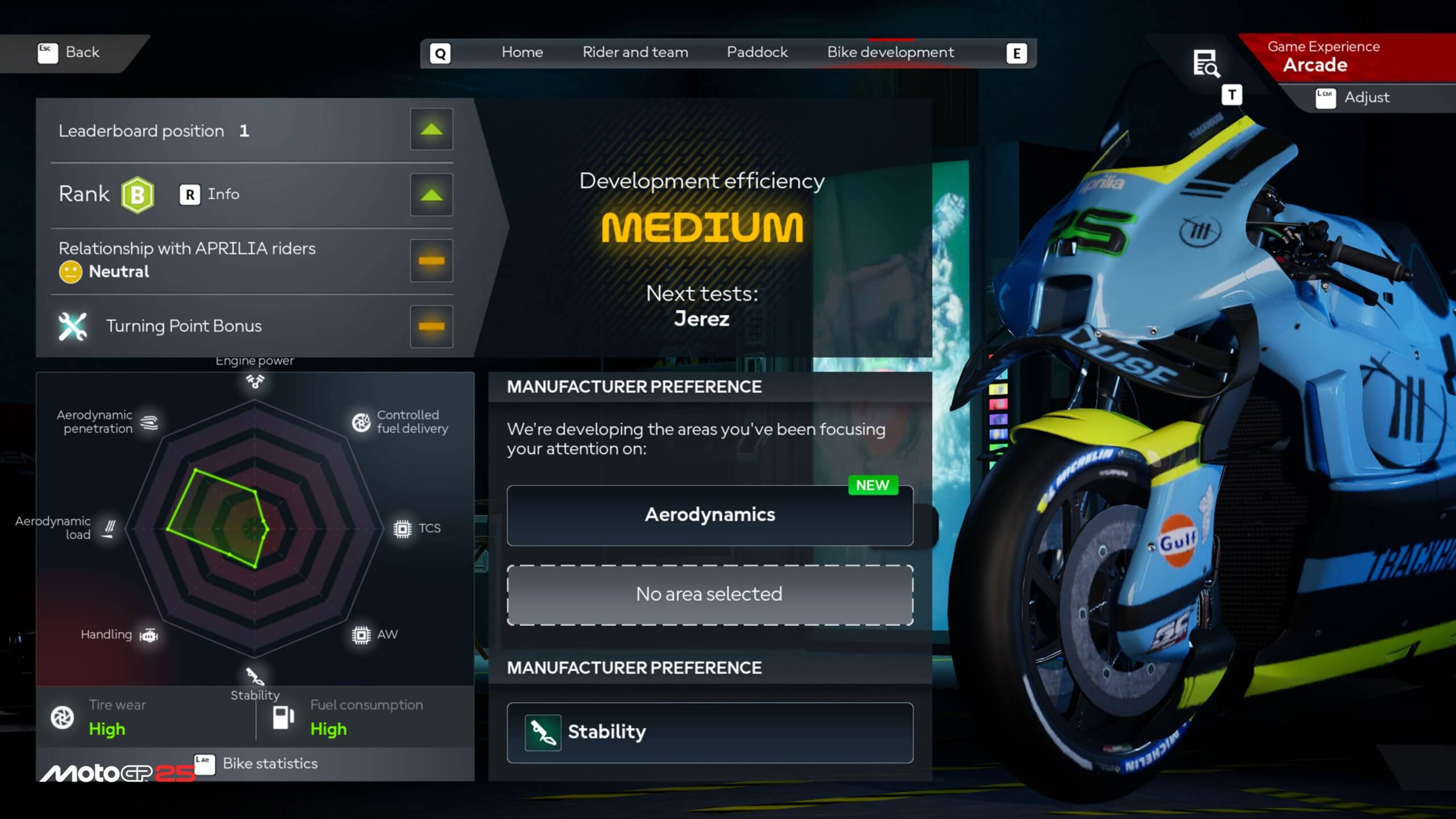Click the green rank B badge
The width and height of the screenshot is (1456, 819).
tap(137, 195)
